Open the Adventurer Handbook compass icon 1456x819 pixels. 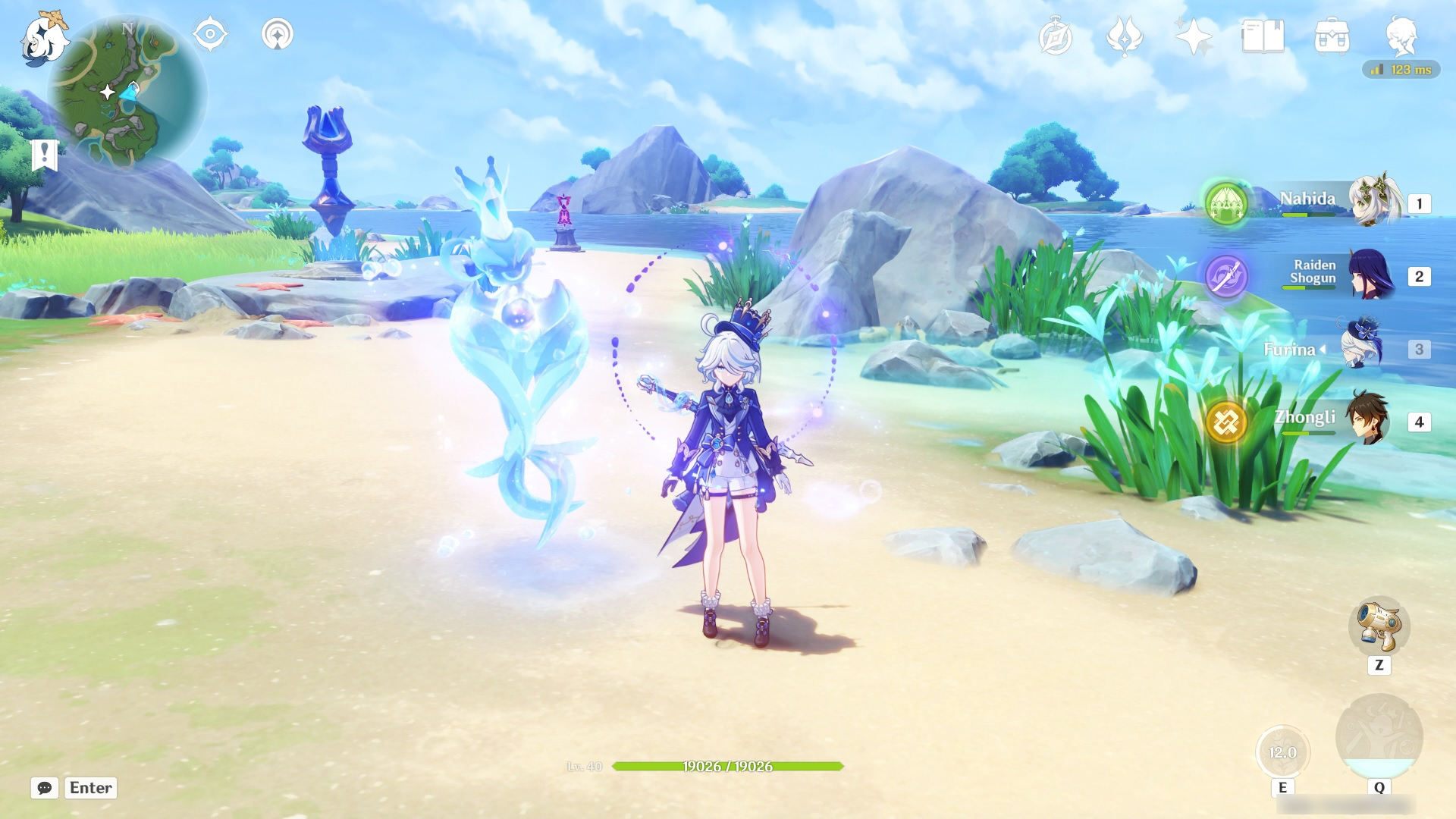1056,37
